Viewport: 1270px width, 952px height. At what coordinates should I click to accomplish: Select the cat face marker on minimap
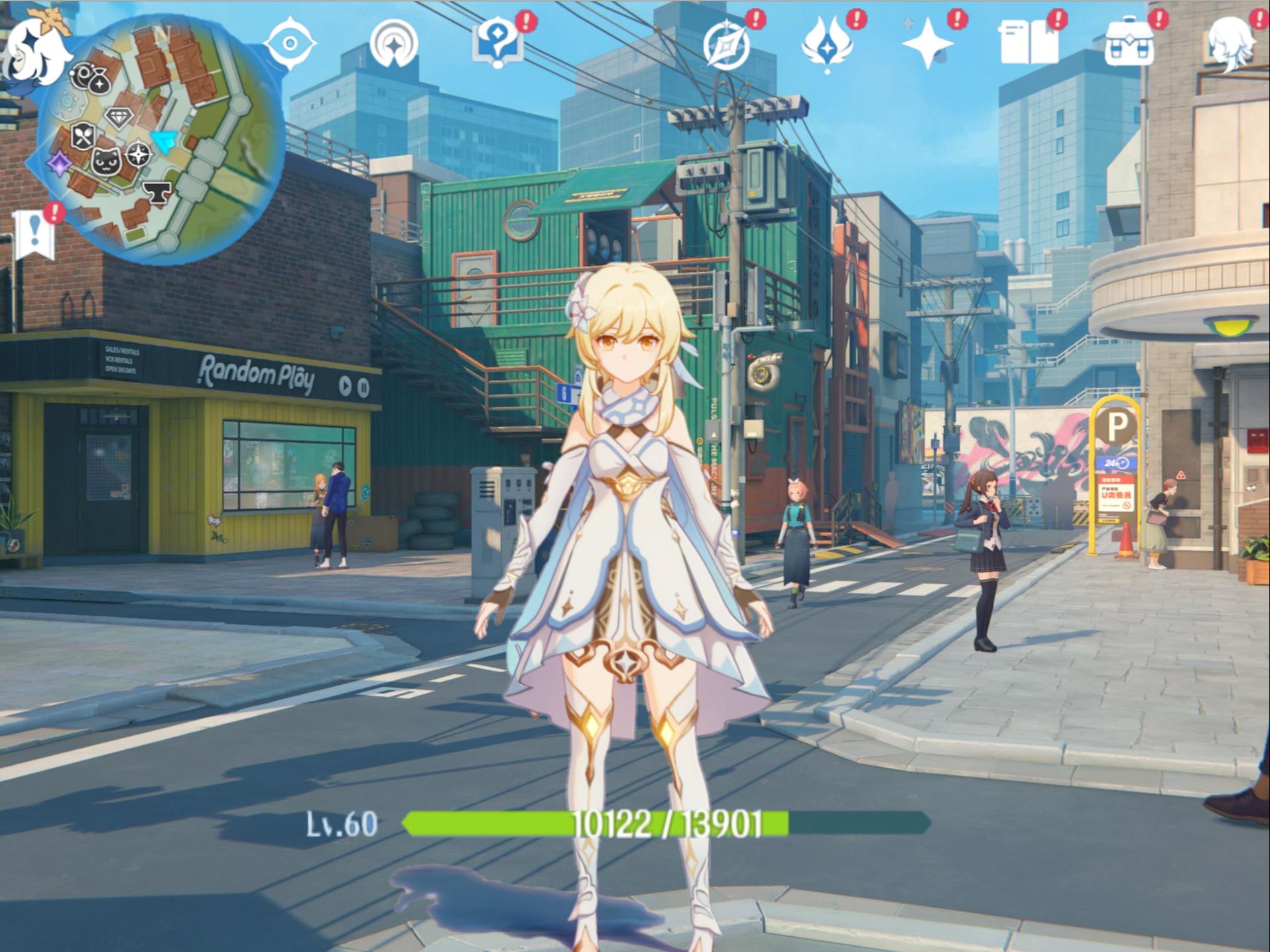(x=106, y=161)
